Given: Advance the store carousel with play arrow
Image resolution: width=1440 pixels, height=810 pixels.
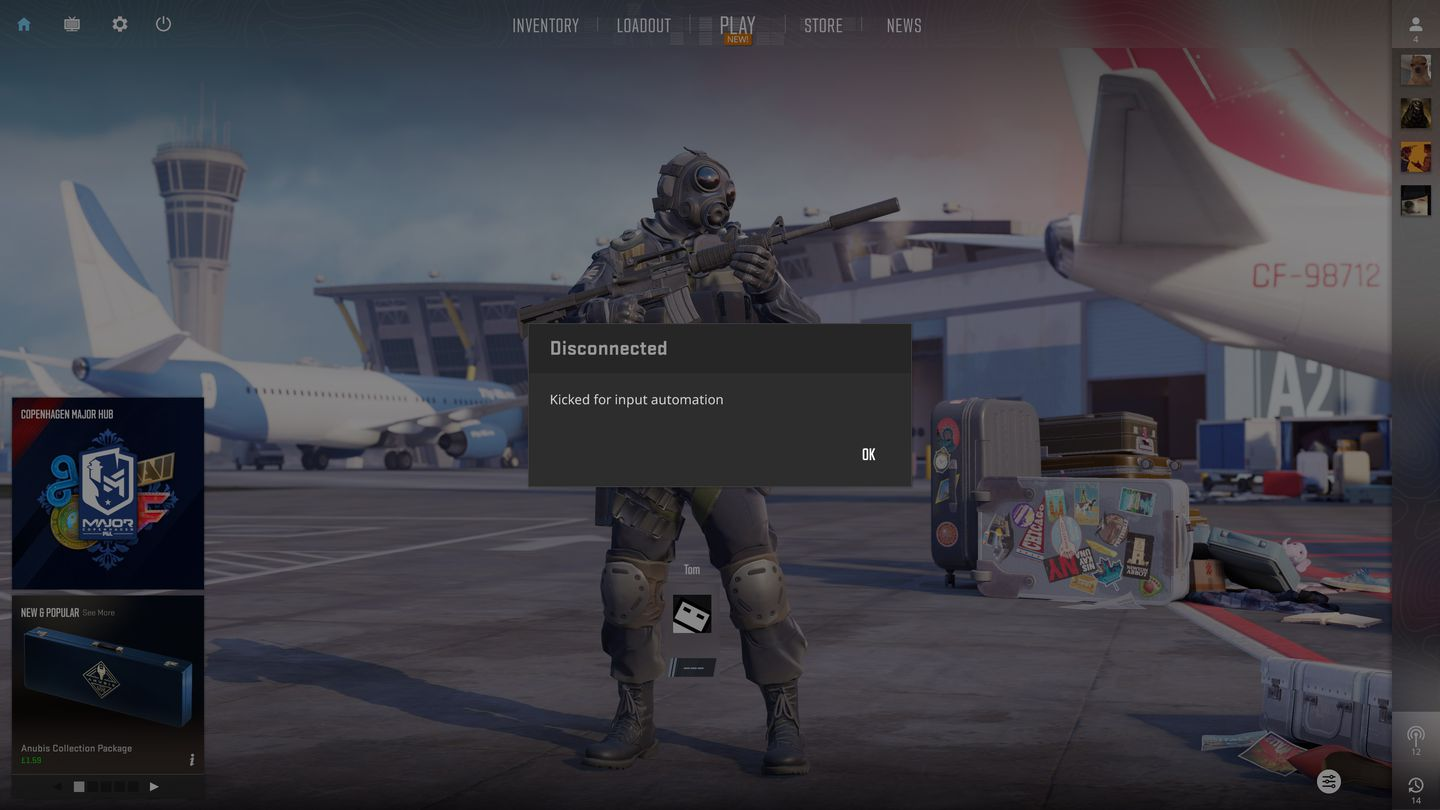Looking at the screenshot, I should tap(154, 787).
